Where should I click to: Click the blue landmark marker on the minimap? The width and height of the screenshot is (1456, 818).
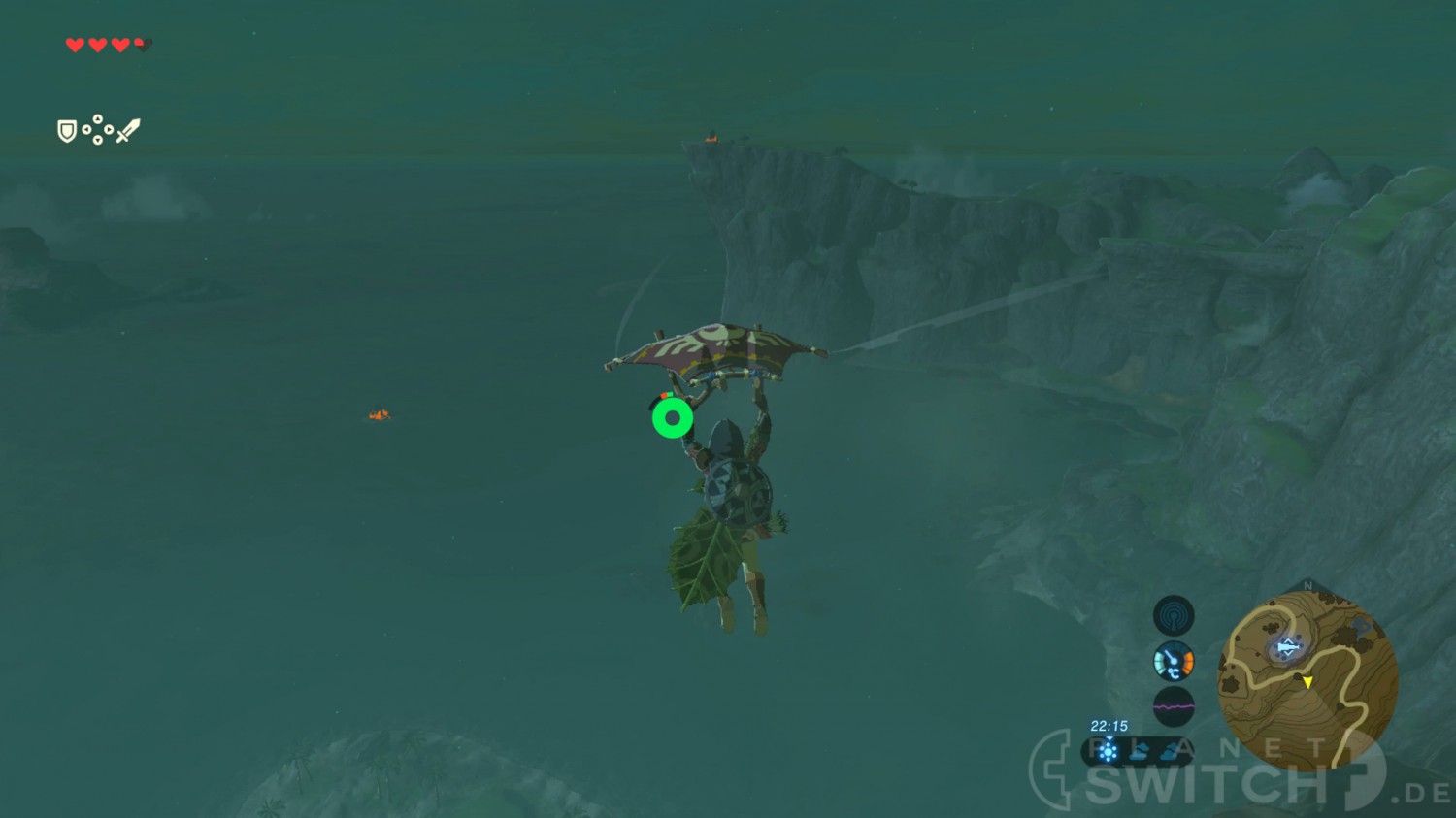tap(1288, 647)
